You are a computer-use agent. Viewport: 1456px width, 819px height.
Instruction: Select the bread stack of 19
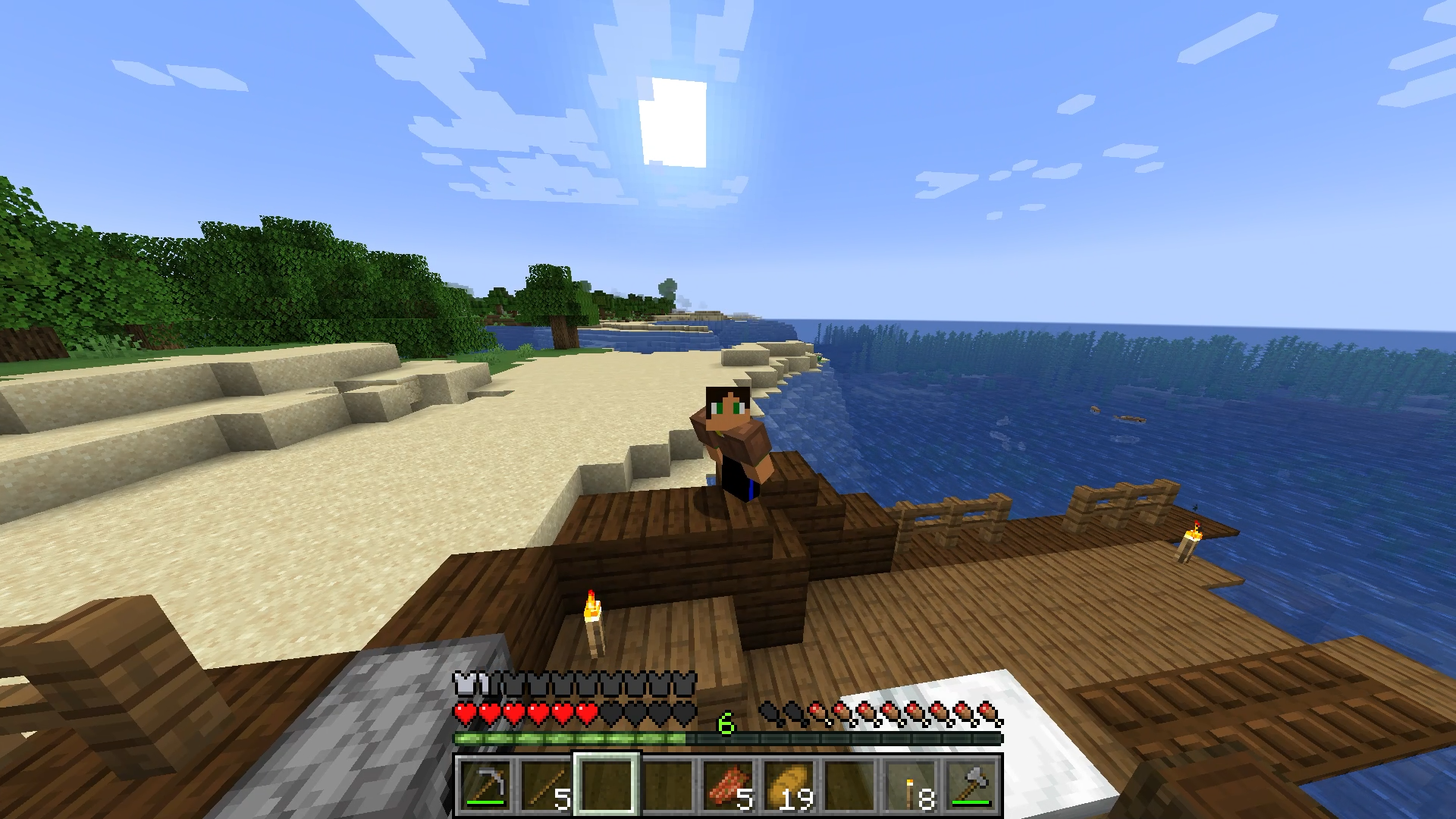tap(789, 785)
